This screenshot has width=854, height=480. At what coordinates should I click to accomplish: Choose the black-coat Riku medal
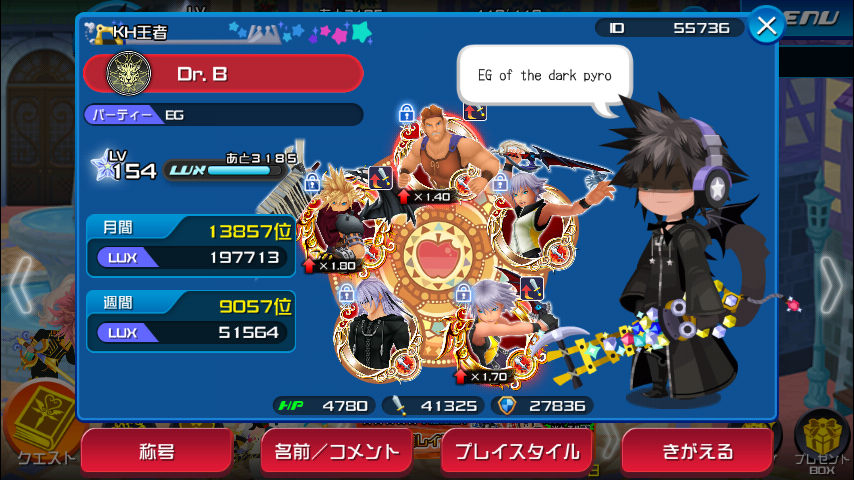(x=375, y=328)
